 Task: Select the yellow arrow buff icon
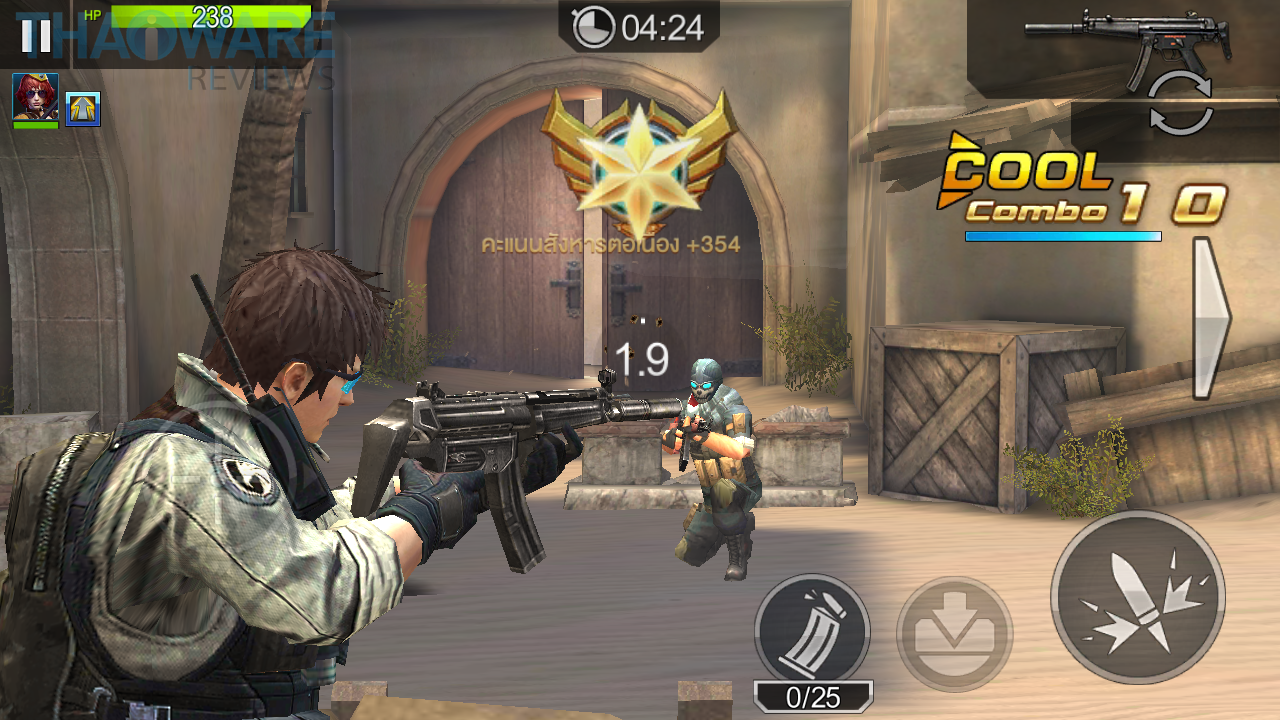pos(83,108)
